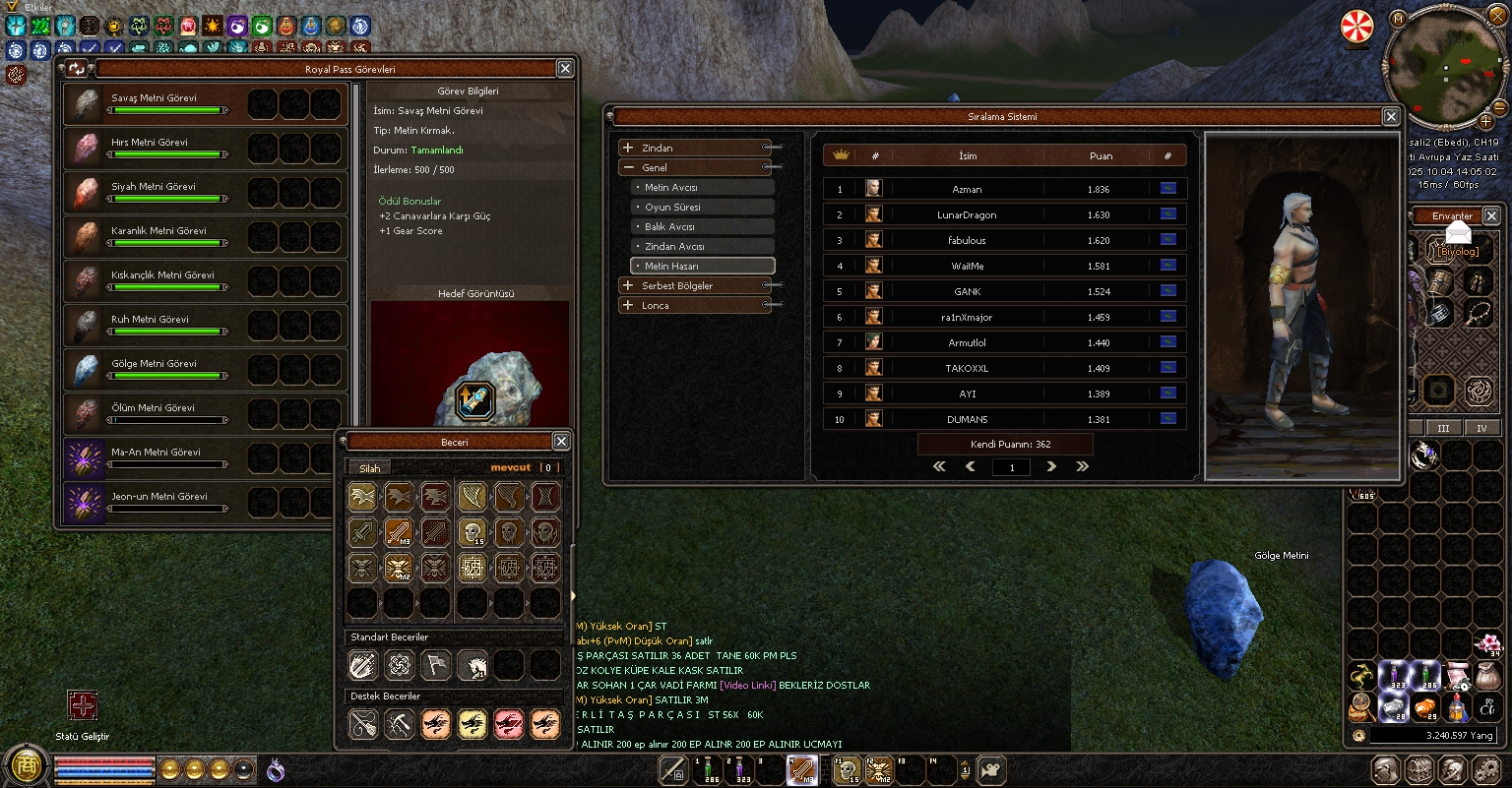Screen dimensions: 1512x788
Task: Close the Royal Pass Görevleri window
Action: click(x=565, y=69)
